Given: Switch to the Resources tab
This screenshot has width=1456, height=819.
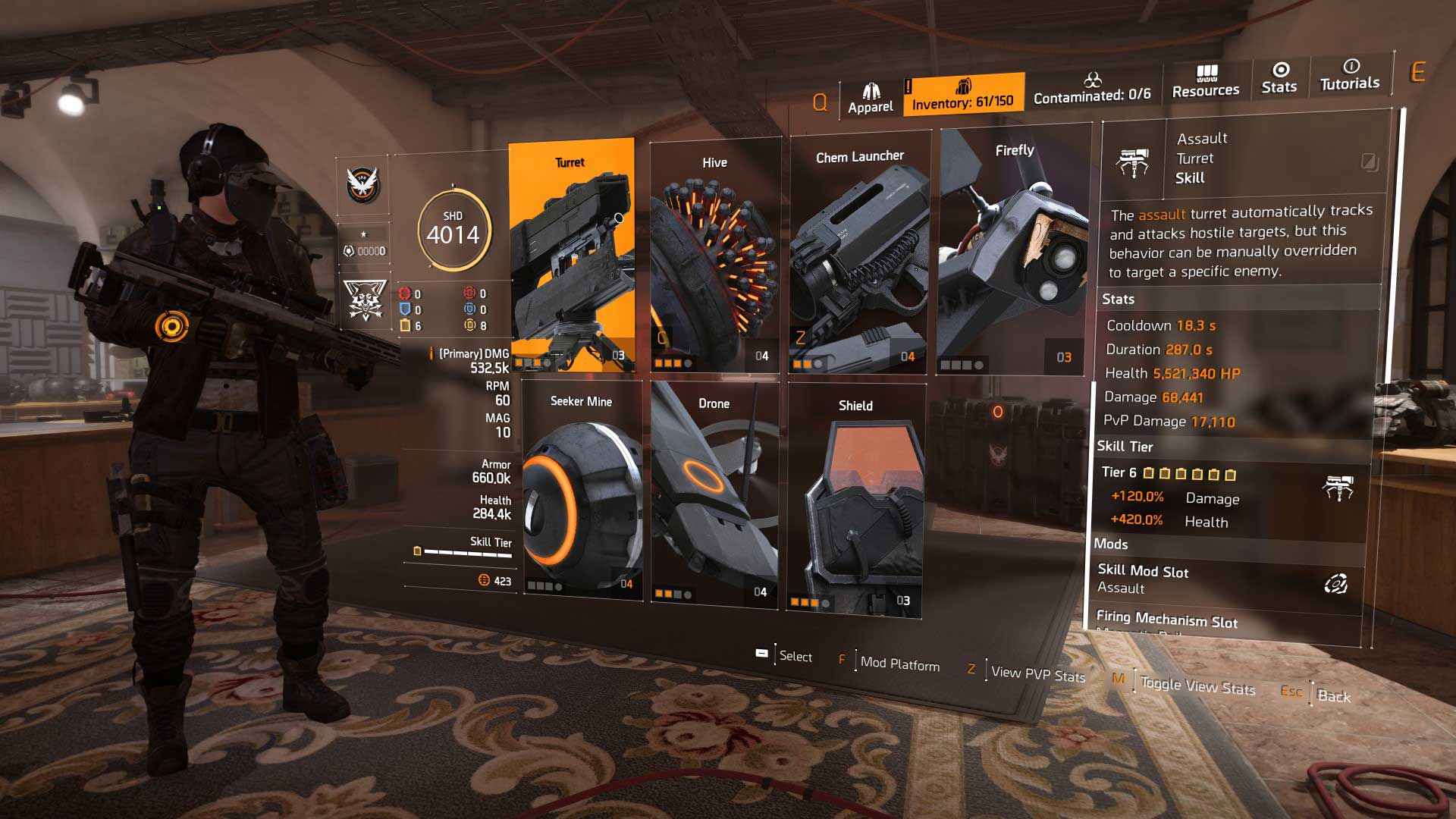Looking at the screenshot, I should (1206, 82).
